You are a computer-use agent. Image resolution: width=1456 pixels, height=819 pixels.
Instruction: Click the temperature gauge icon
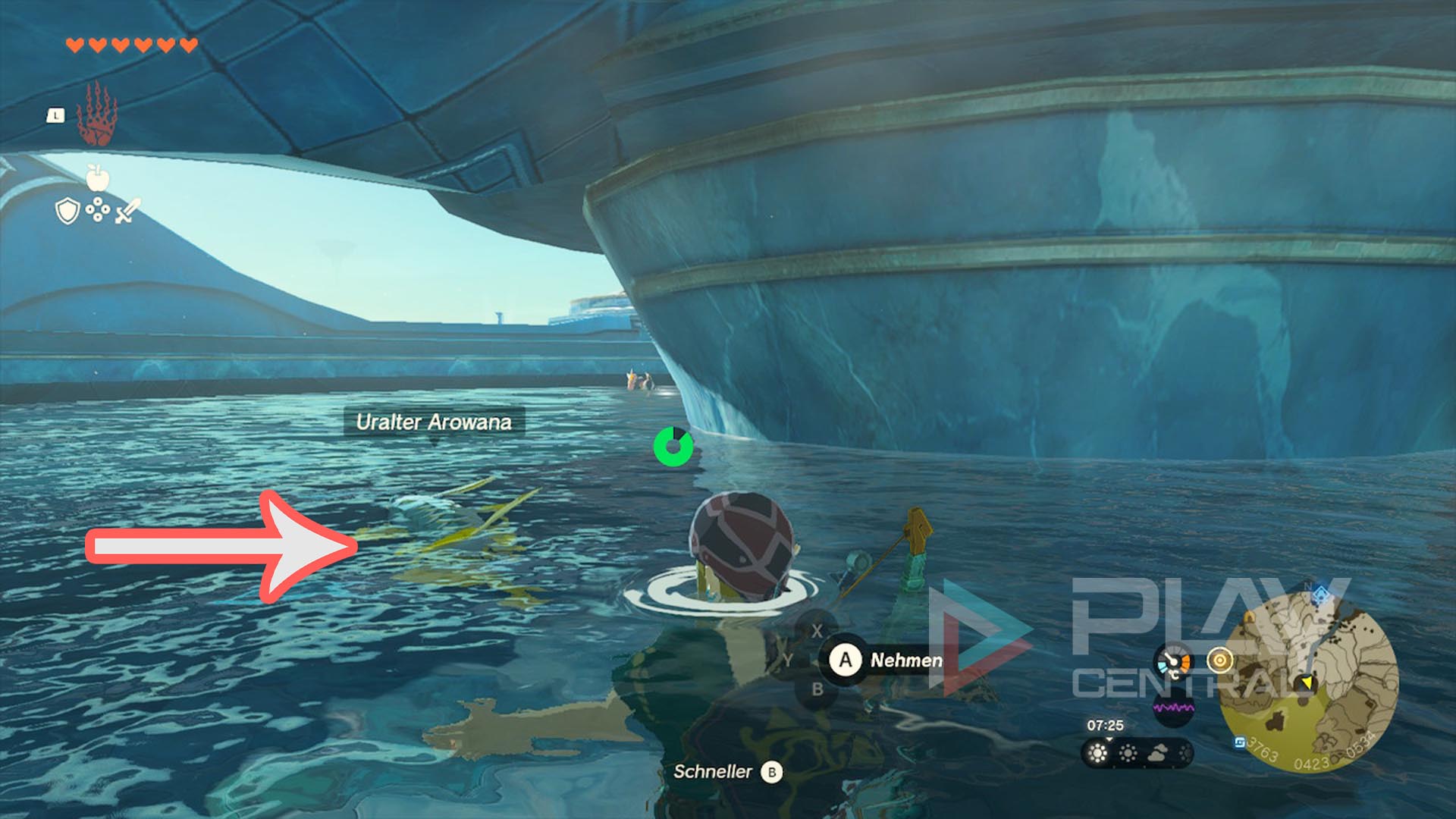pyautogui.click(x=1174, y=660)
